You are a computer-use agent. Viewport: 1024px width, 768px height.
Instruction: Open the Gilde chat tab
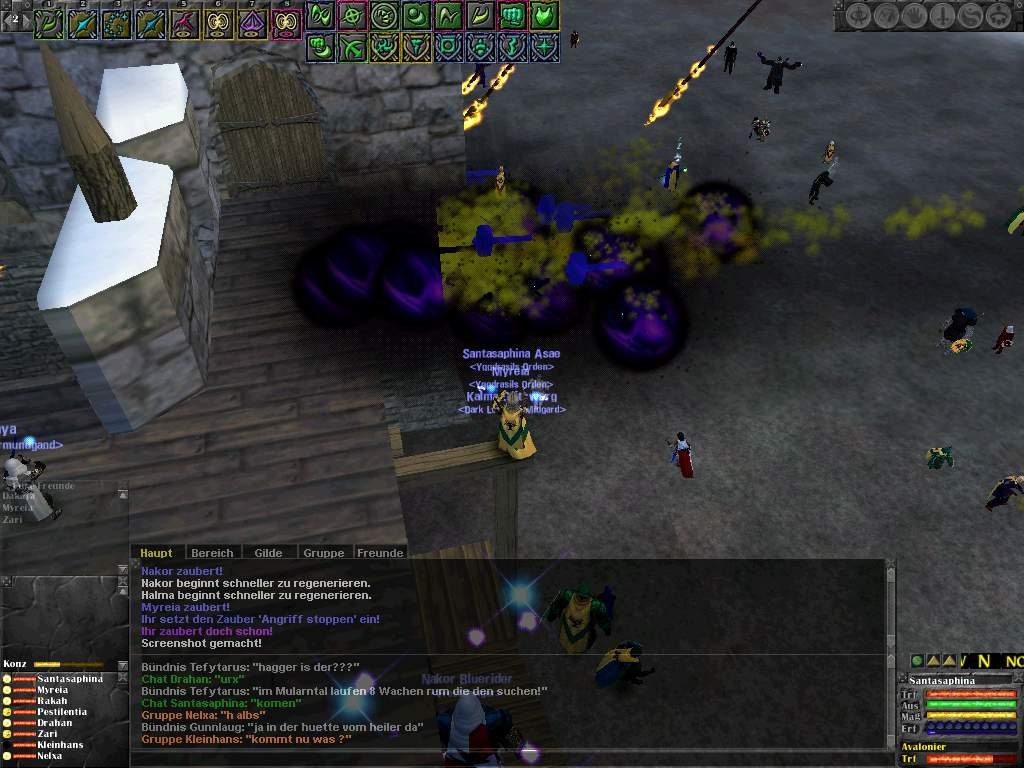[268, 553]
